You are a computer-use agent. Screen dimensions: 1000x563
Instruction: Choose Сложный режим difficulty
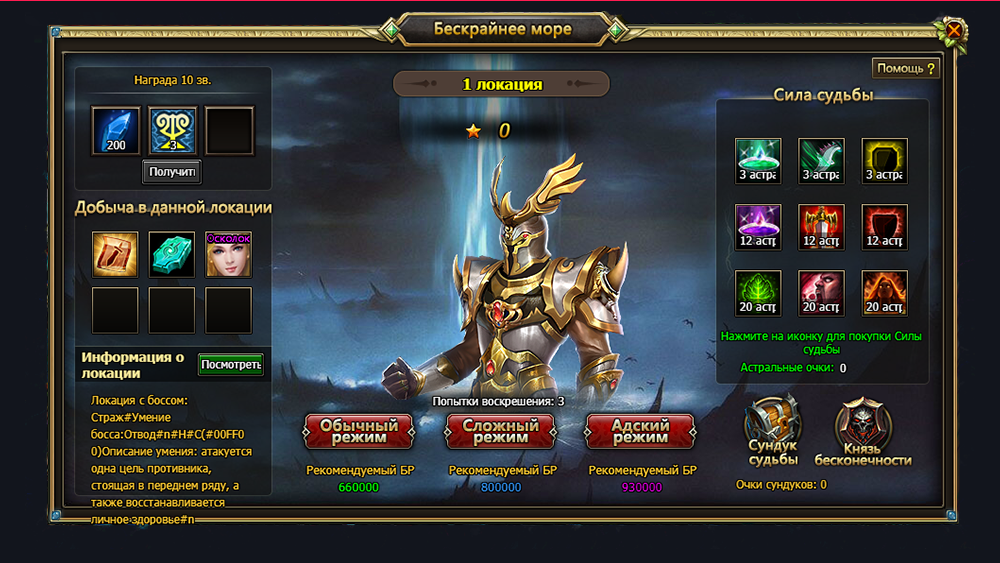500,431
